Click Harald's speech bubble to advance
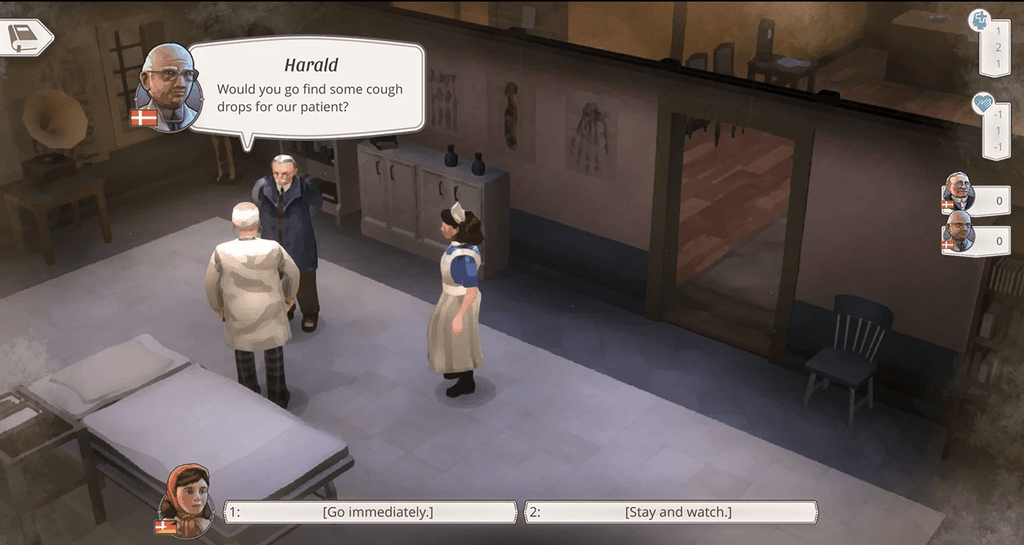This screenshot has height=545, width=1024. pyautogui.click(x=306, y=87)
